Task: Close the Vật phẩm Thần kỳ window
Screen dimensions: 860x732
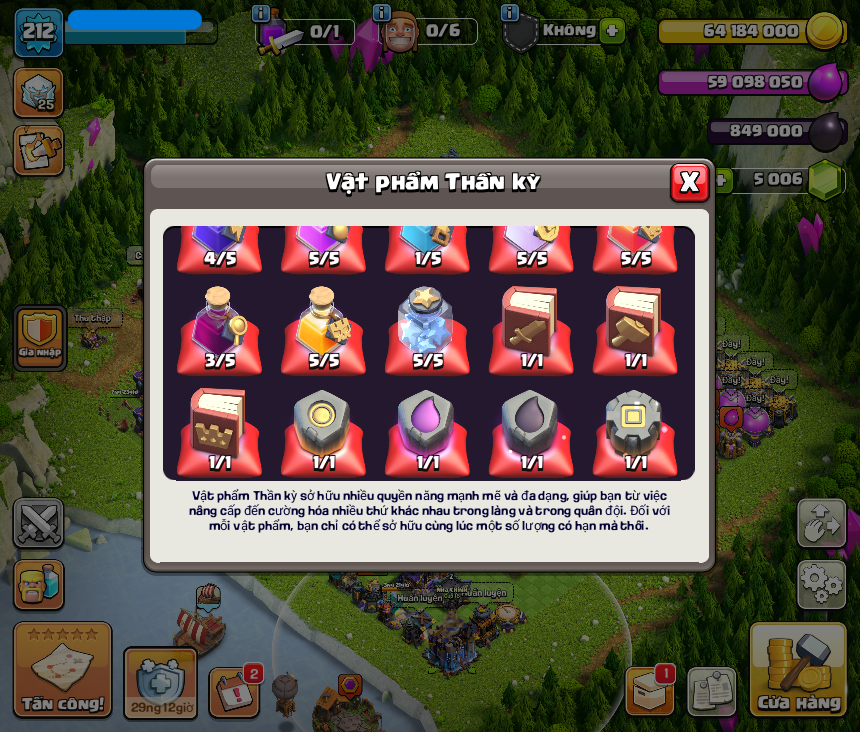Action: 689,182
